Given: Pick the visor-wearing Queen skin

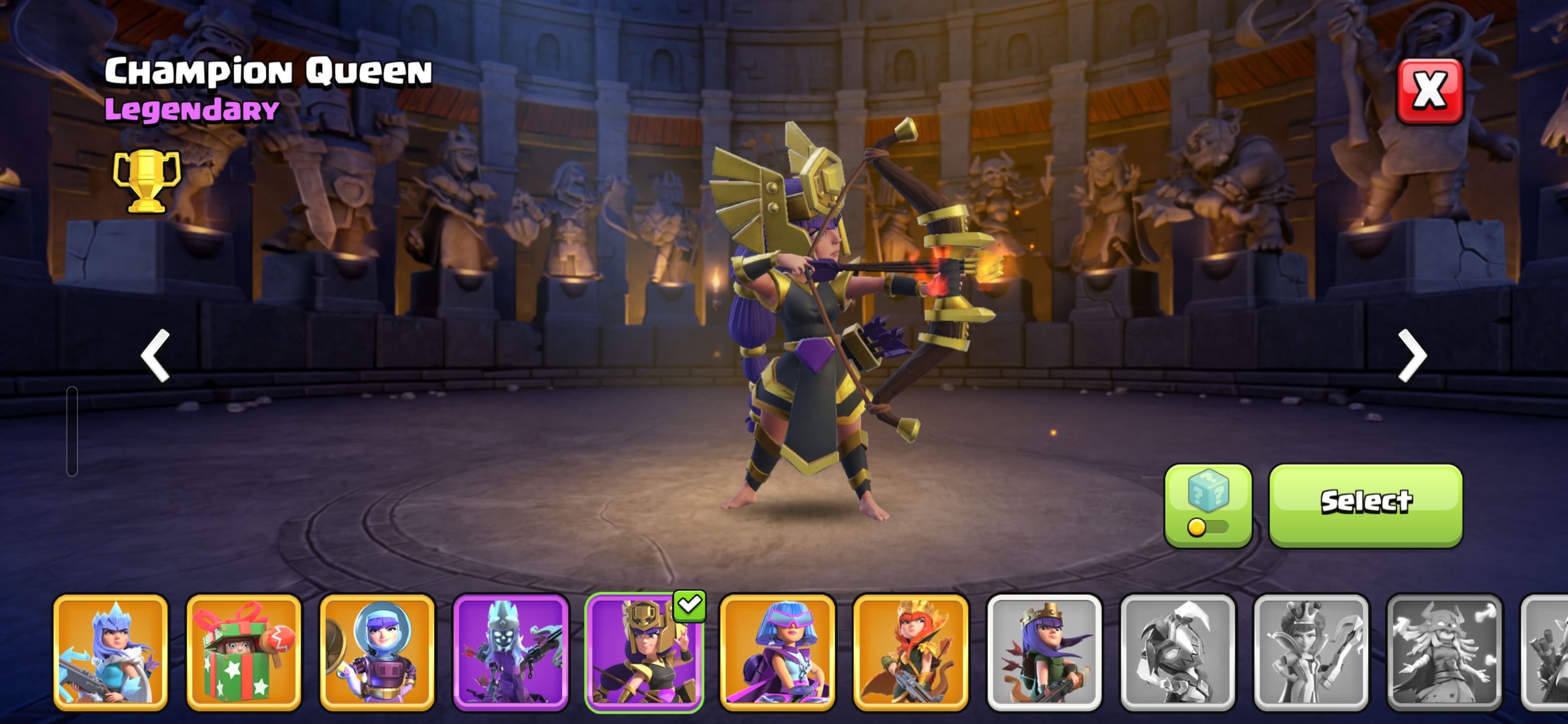Looking at the screenshot, I should click(x=777, y=652).
